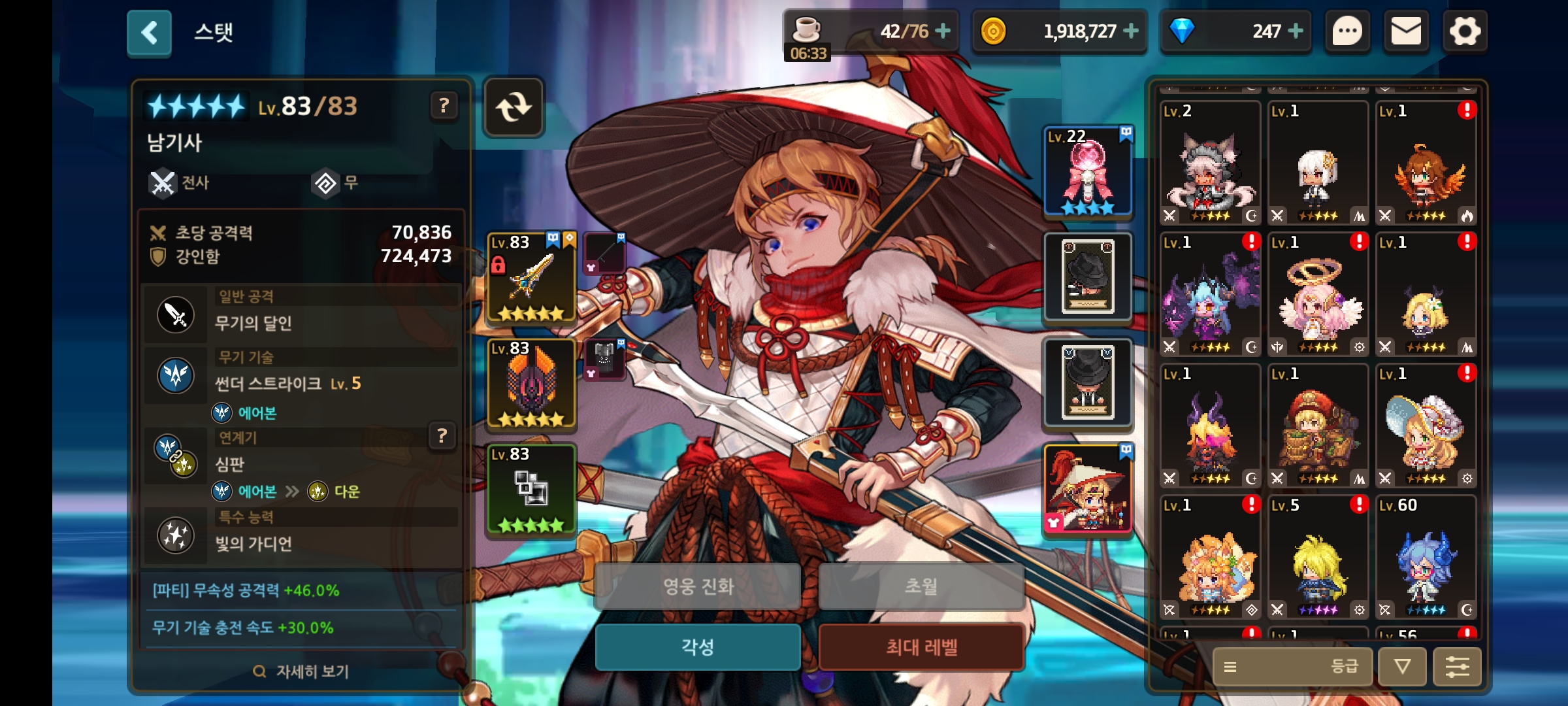The height and width of the screenshot is (706, 1568).
Task: Tap the 각성 awakening button
Action: (698, 647)
